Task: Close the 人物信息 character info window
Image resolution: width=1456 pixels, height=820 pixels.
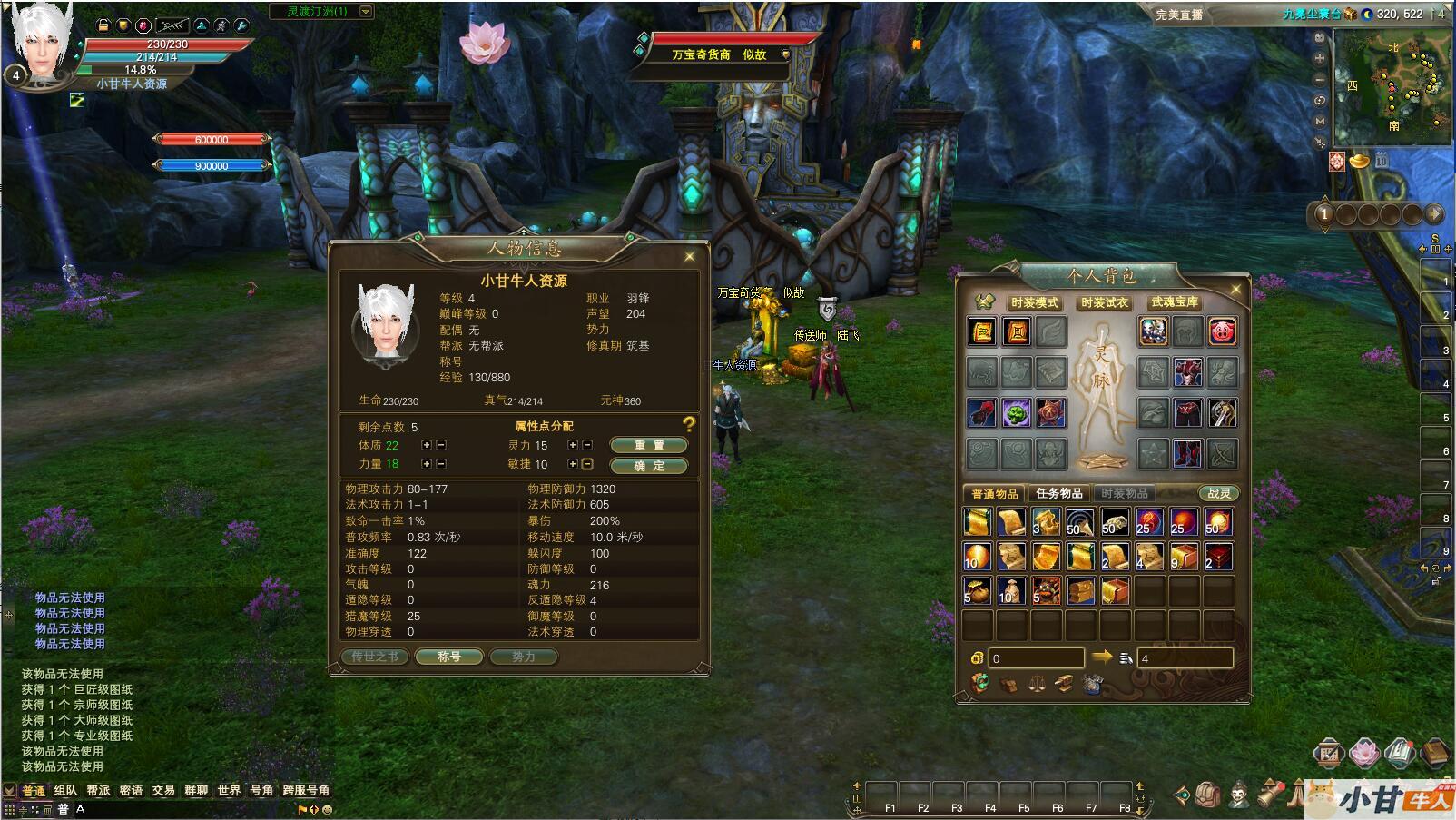Action: click(x=690, y=257)
